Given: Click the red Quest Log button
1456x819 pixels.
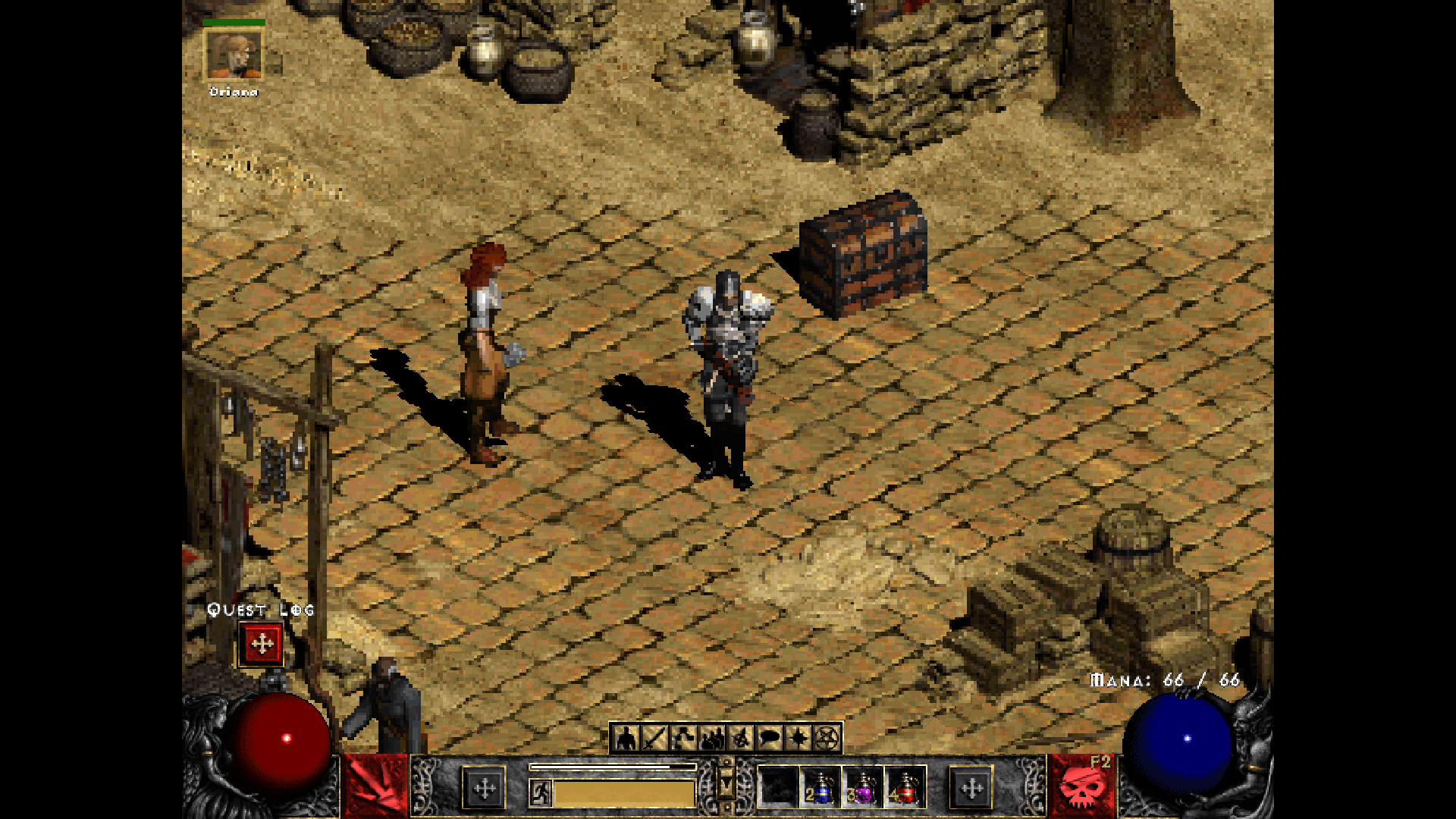Looking at the screenshot, I should (x=262, y=644).
